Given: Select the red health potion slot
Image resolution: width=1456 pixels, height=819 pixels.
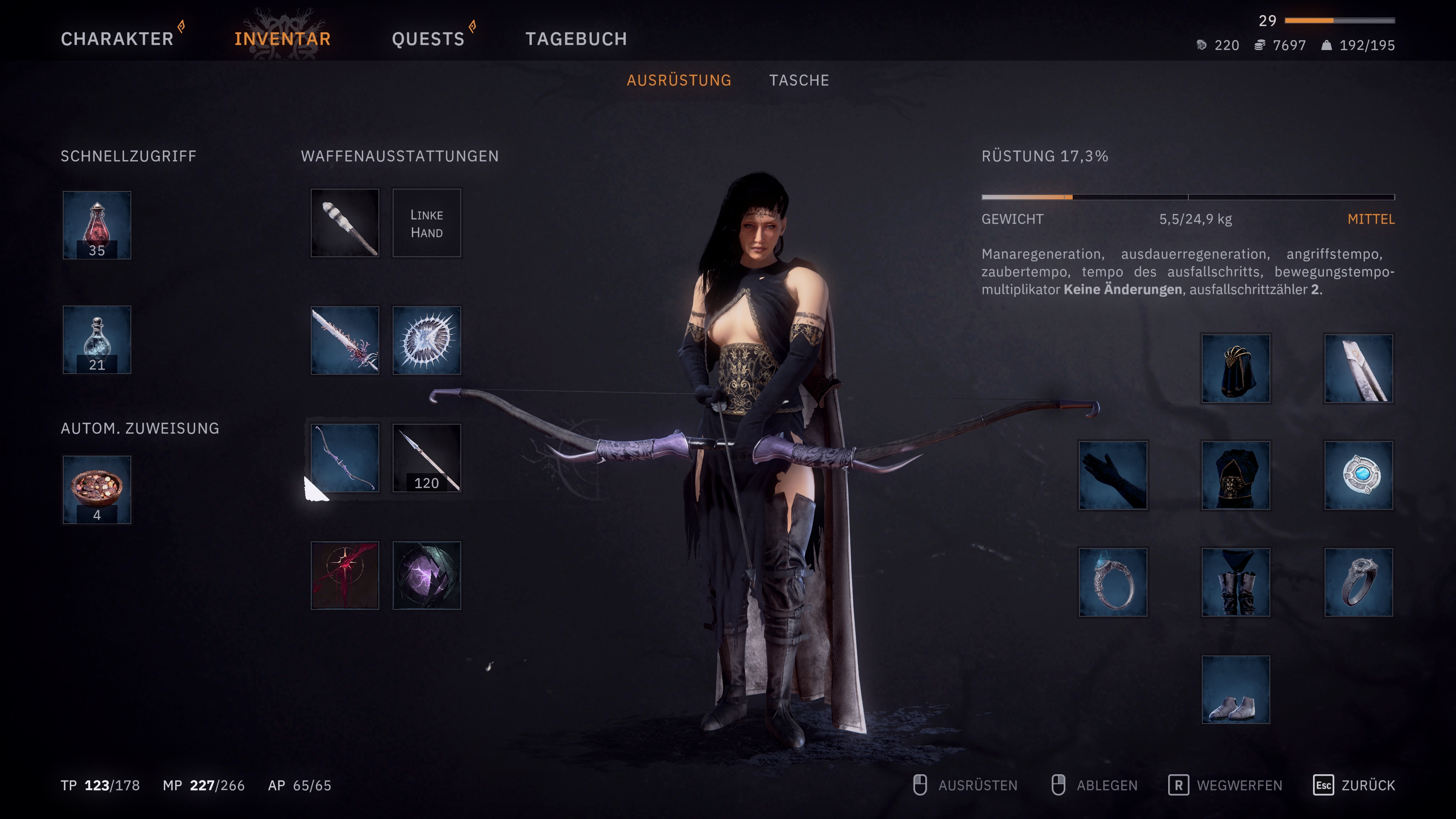Looking at the screenshot, I should coord(97,225).
